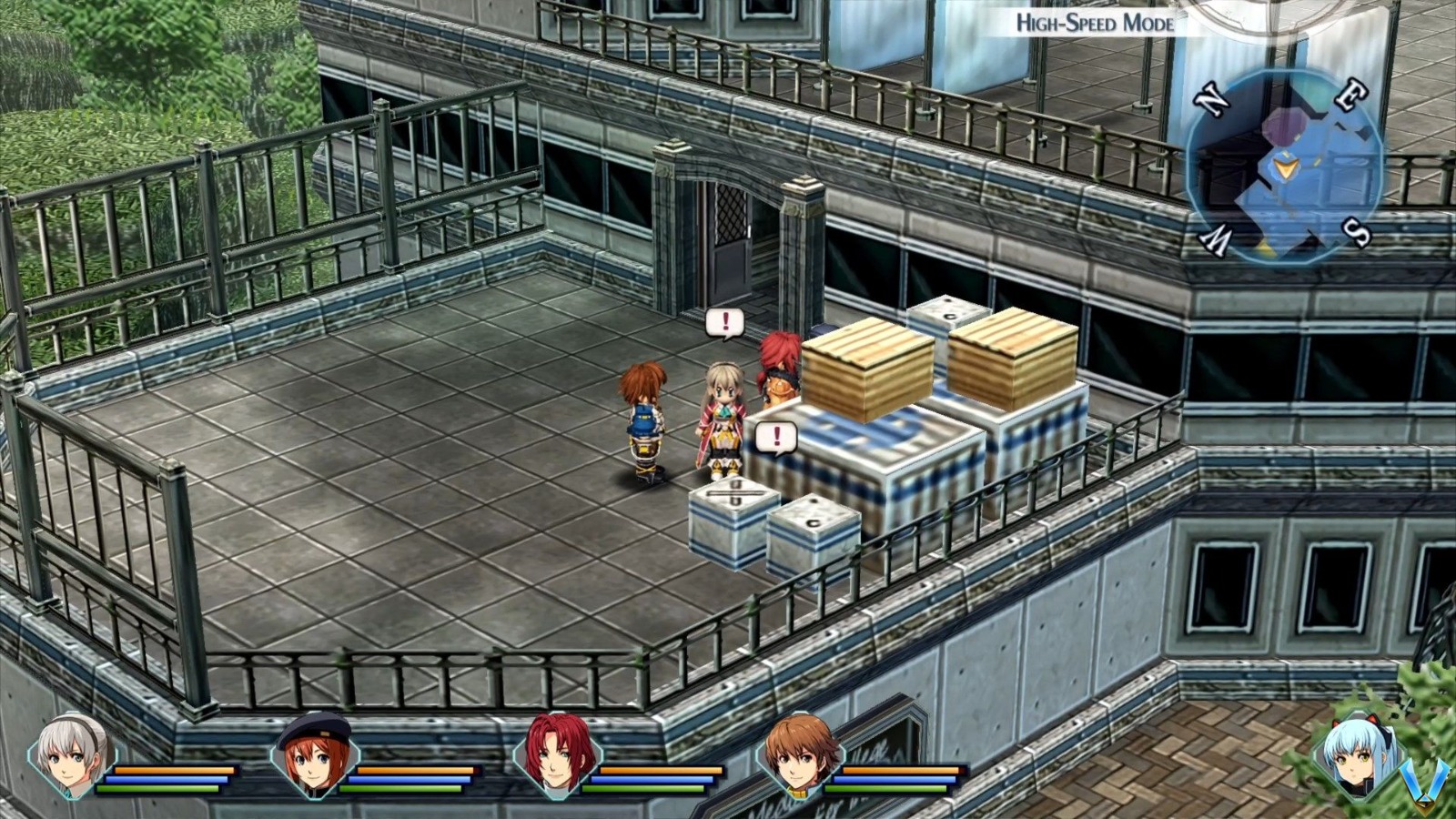The image size is (1456, 819).
Task: Click the exclamation bubble near the small crates
Action: coord(778,436)
